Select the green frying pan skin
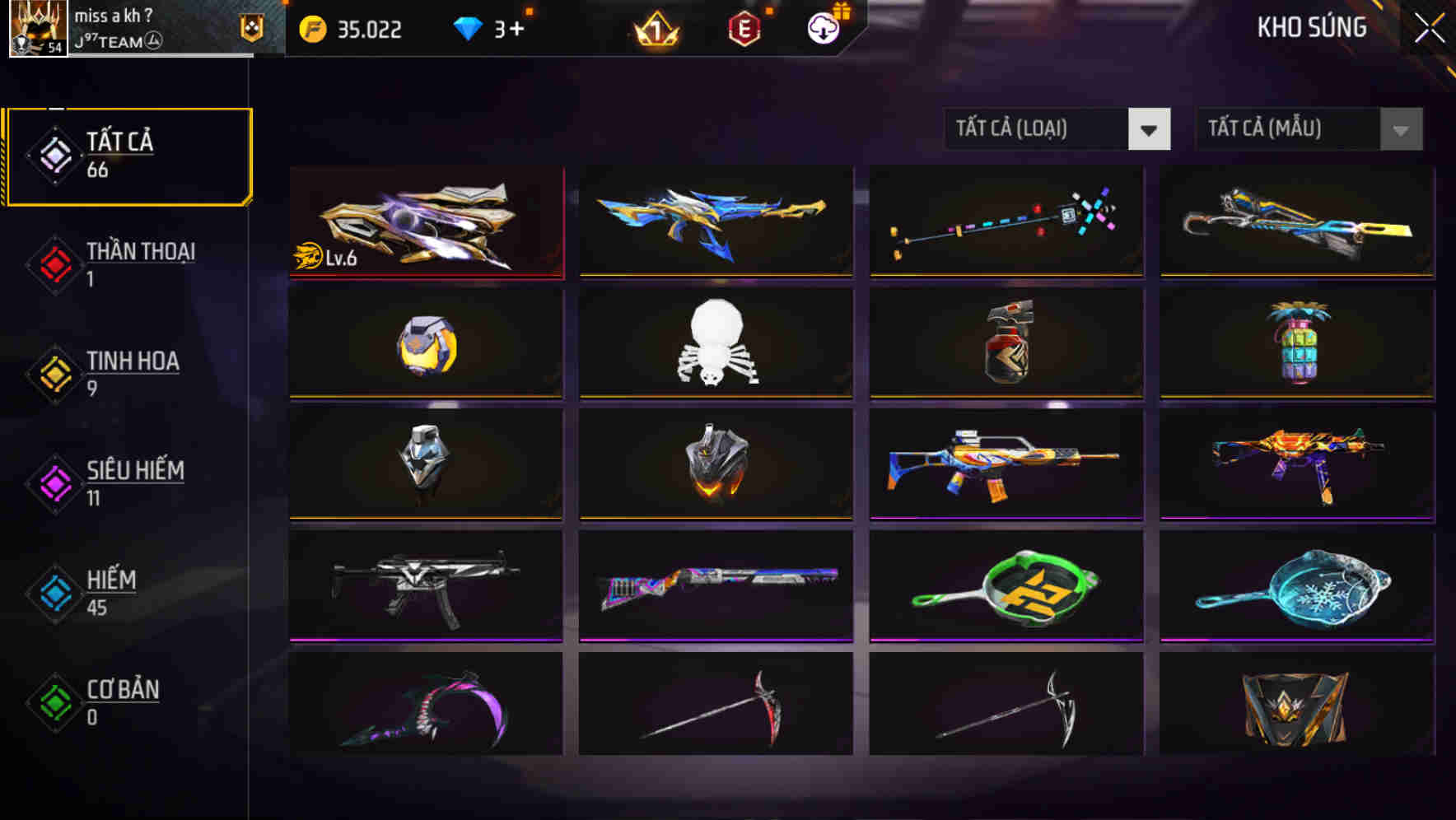The width and height of the screenshot is (1456, 820). [1005, 586]
